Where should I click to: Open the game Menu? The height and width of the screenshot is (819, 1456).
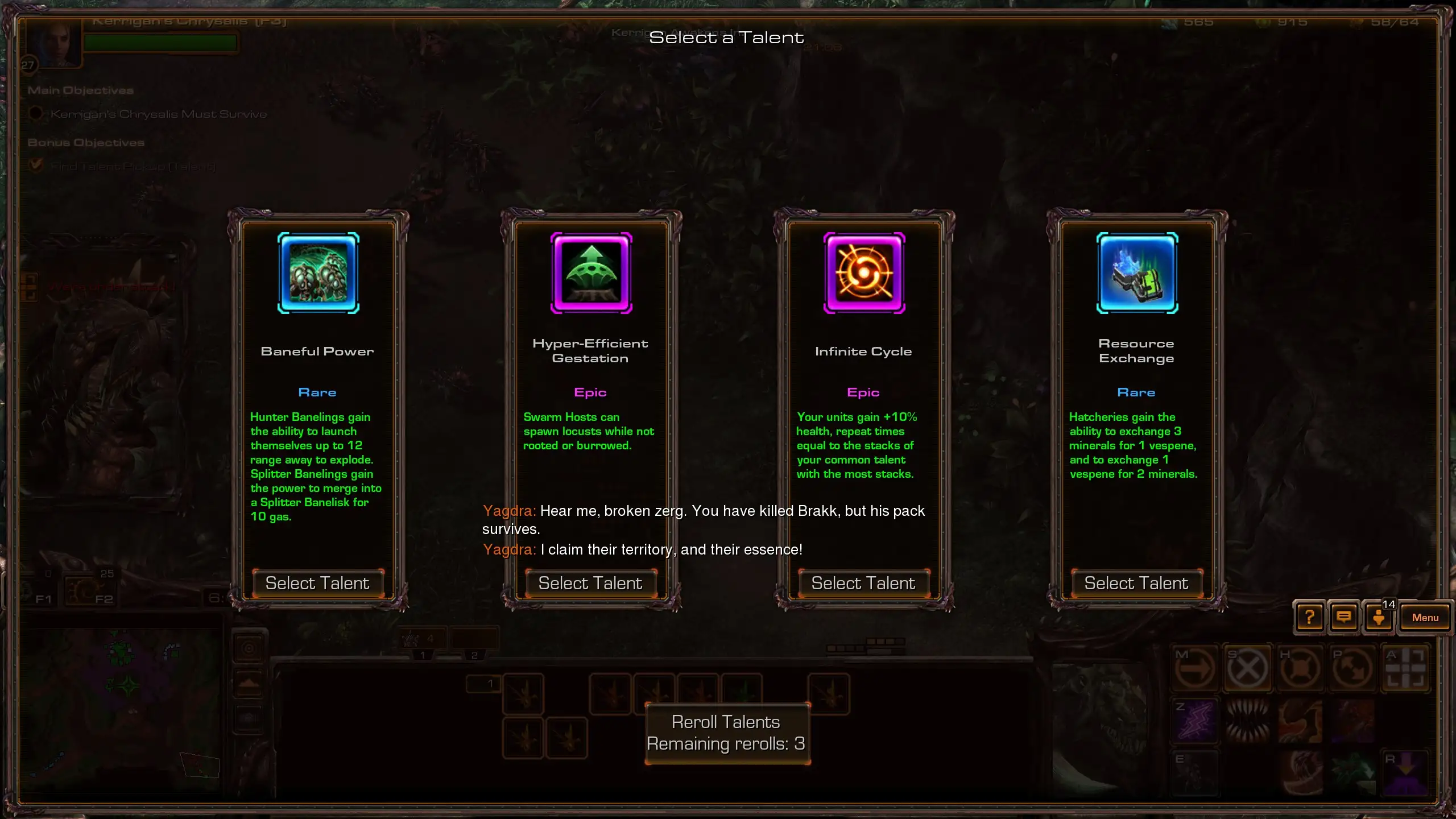1425,617
